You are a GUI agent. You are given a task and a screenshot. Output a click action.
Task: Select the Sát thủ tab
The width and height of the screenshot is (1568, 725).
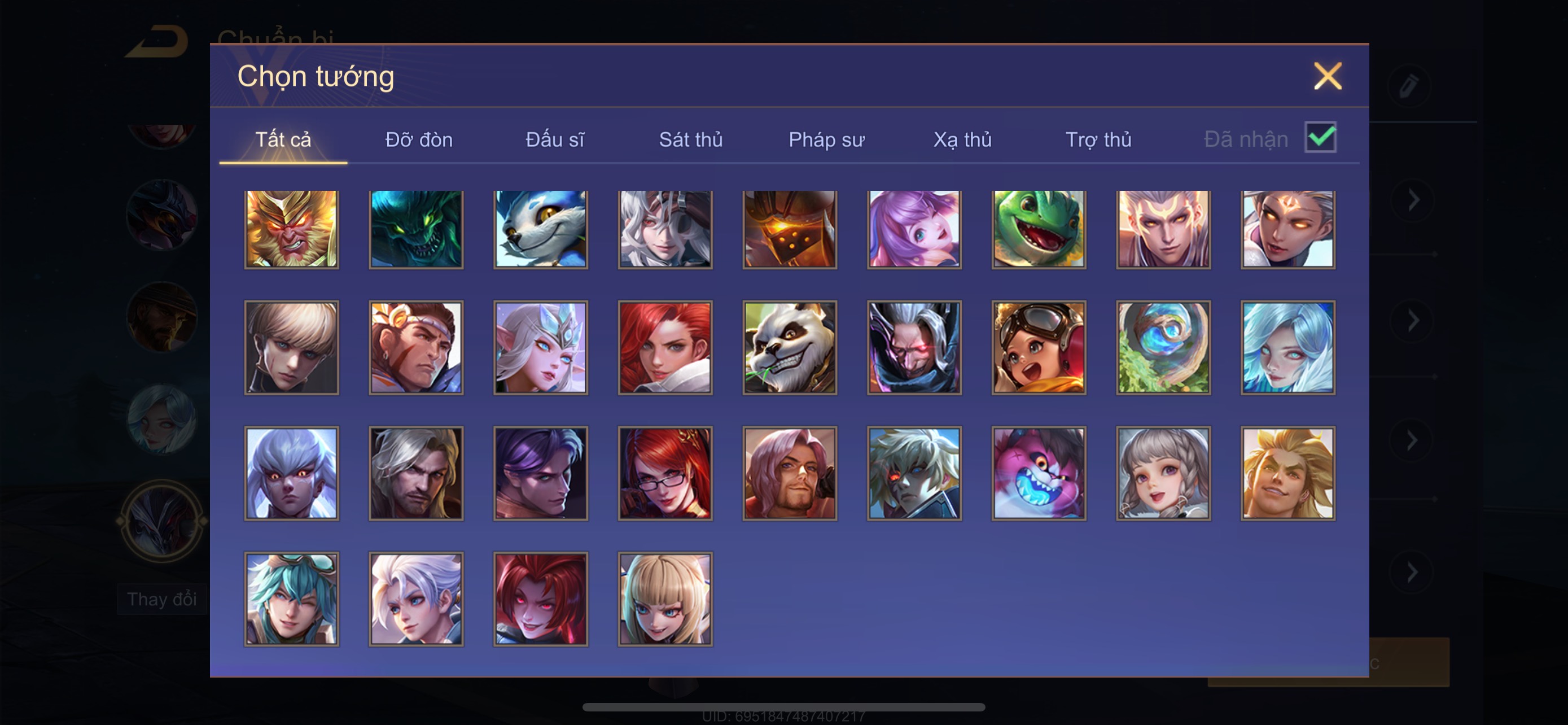coord(691,140)
